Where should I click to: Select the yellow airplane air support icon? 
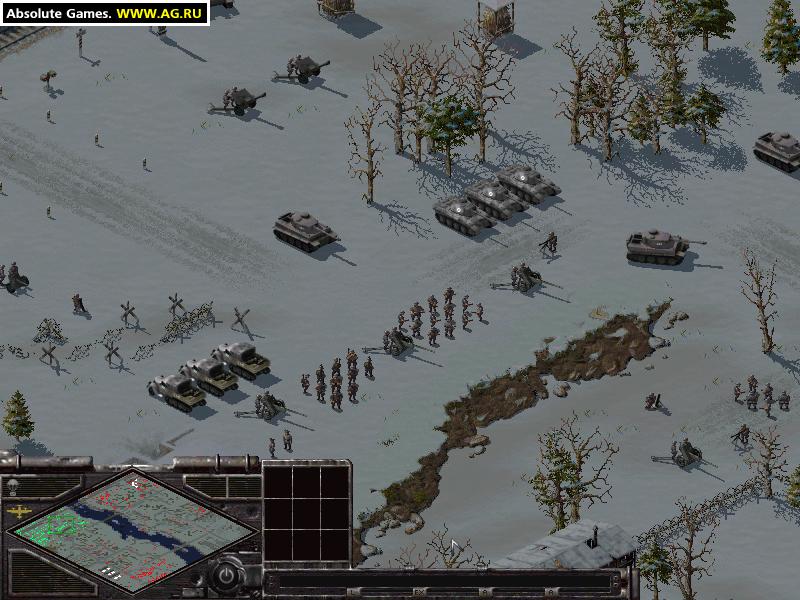tap(19, 511)
